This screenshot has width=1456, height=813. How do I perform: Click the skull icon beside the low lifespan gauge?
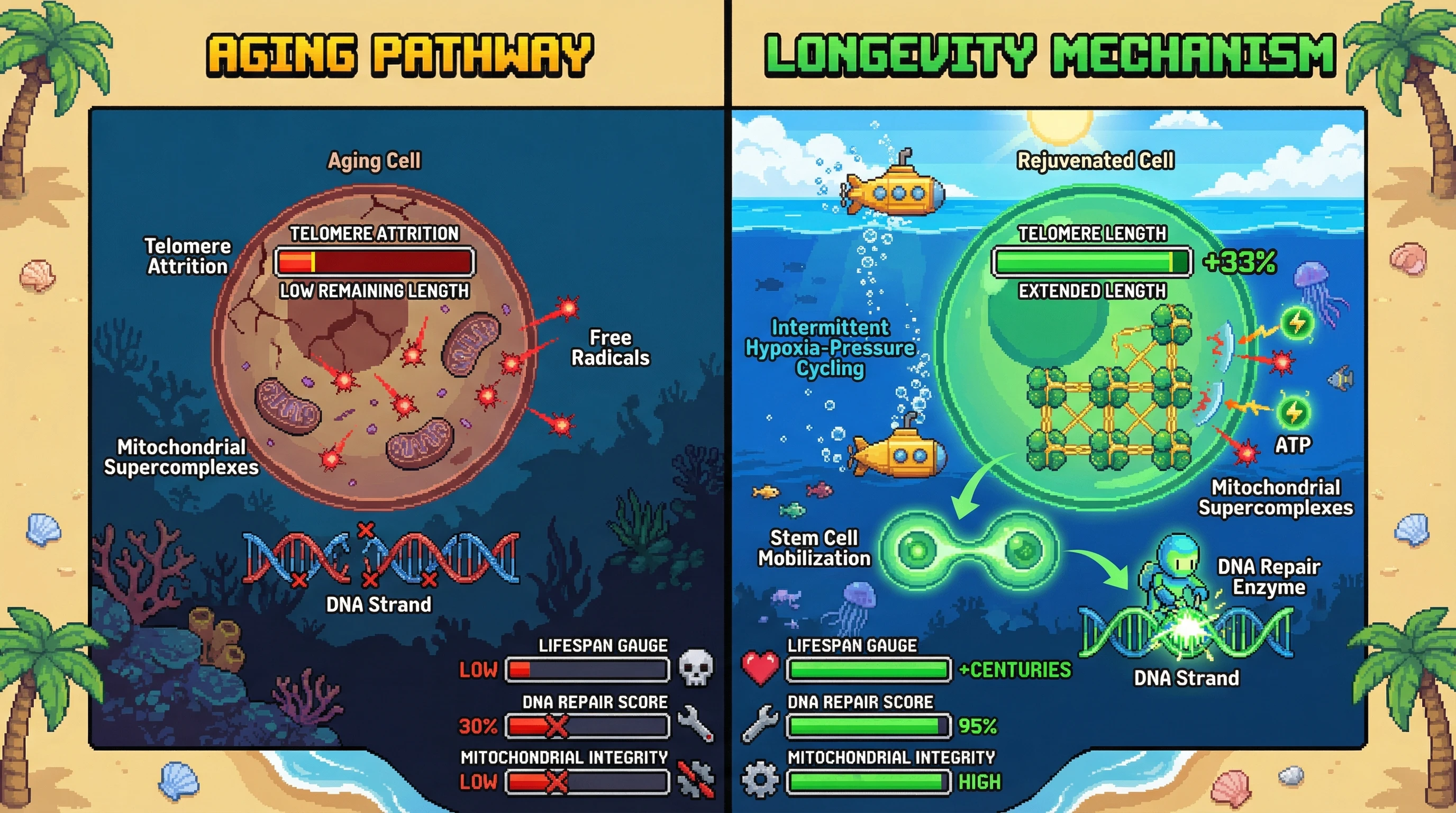click(696, 667)
